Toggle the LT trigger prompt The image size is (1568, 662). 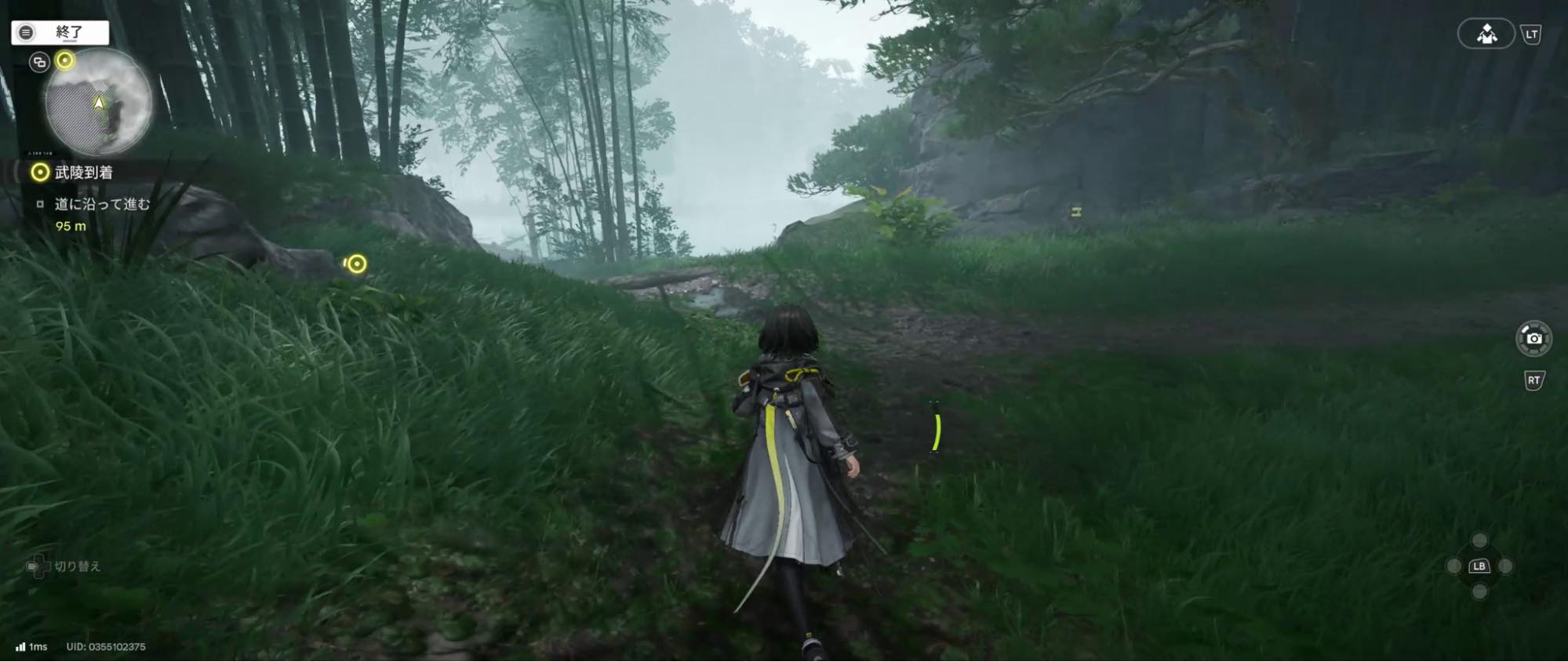point(1532,34)
